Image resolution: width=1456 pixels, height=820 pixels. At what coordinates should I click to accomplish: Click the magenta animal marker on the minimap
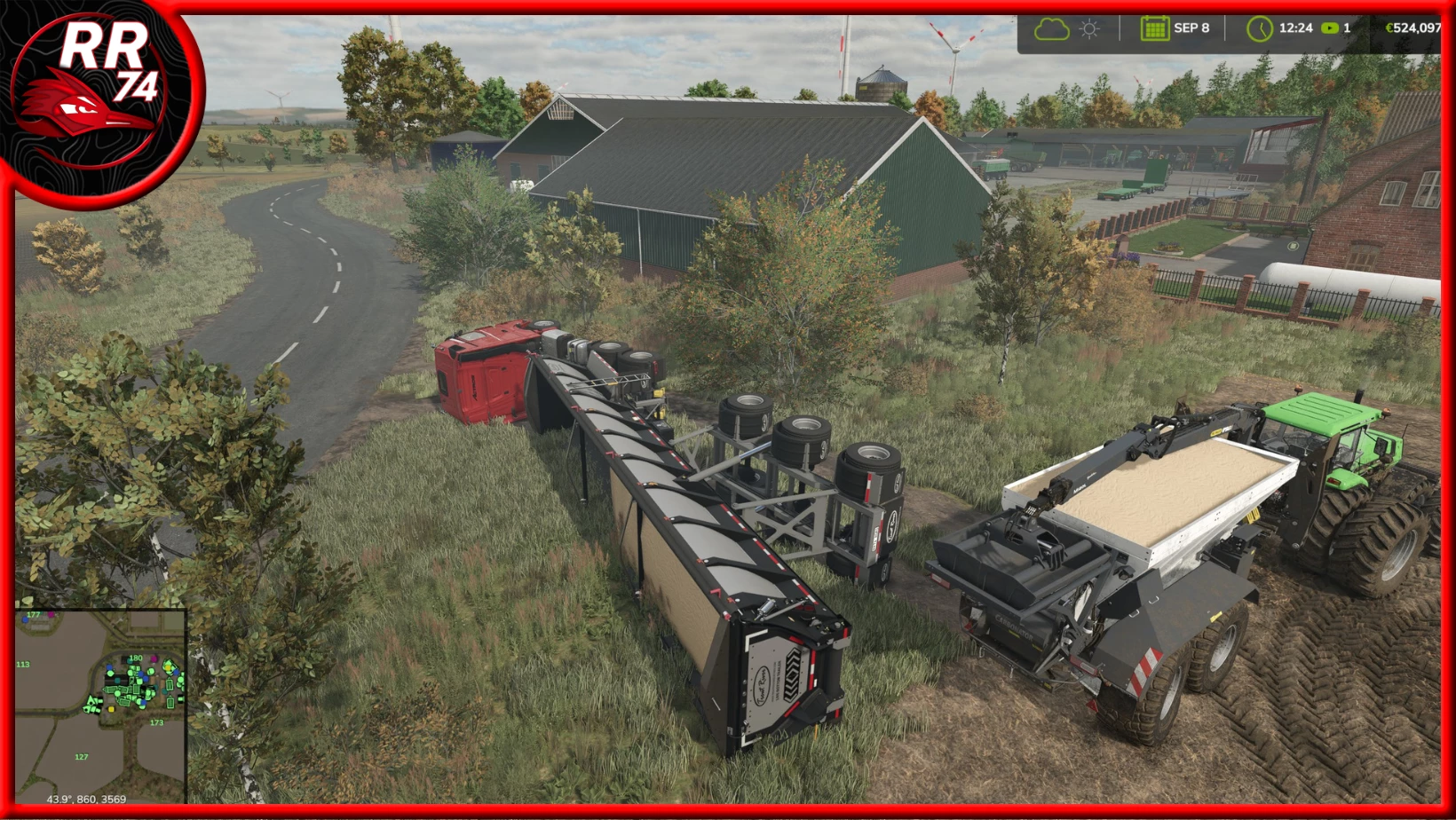154,658
